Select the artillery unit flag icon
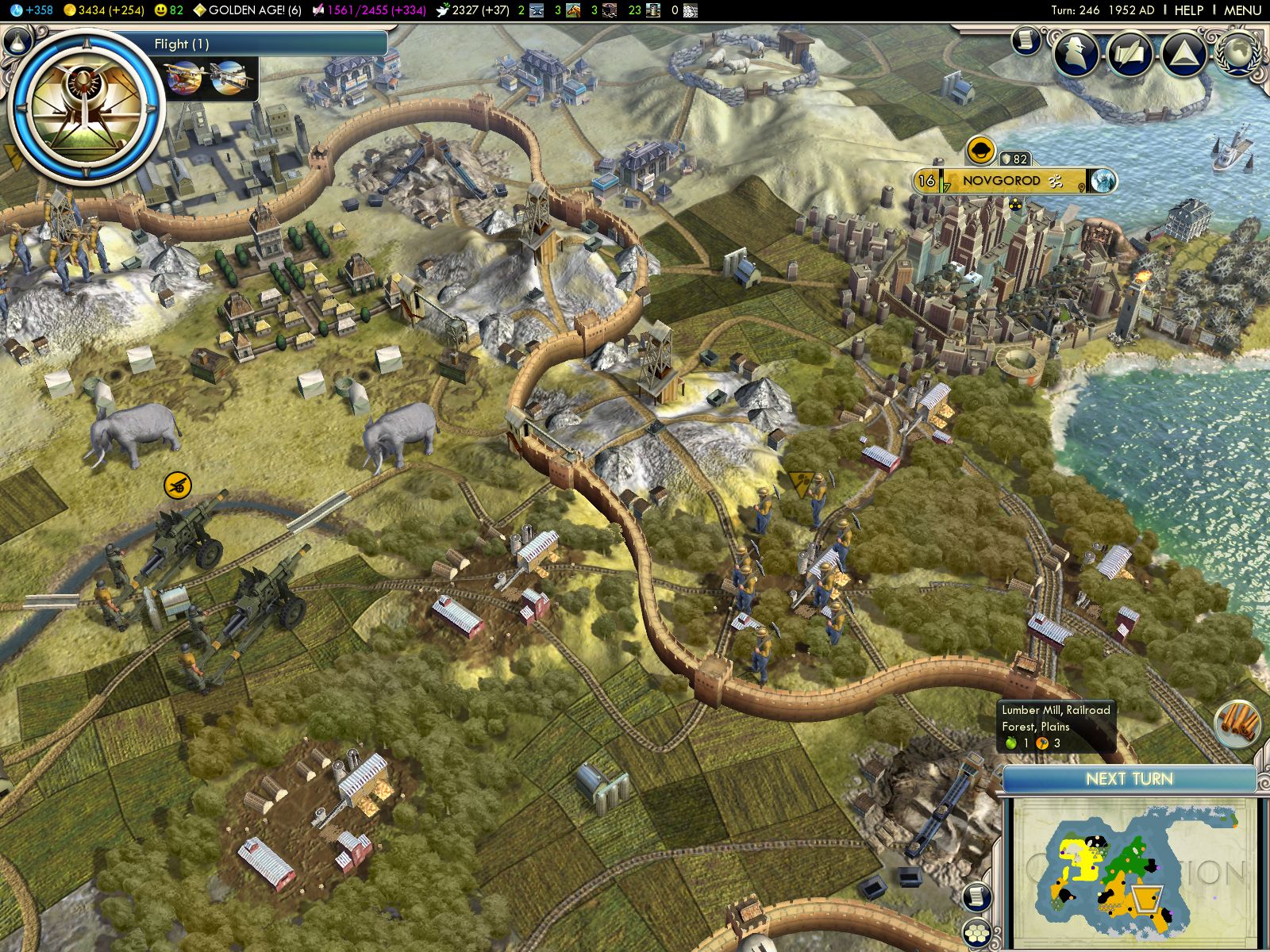The height and width of the screenshot is (952, 1270). 178,485
